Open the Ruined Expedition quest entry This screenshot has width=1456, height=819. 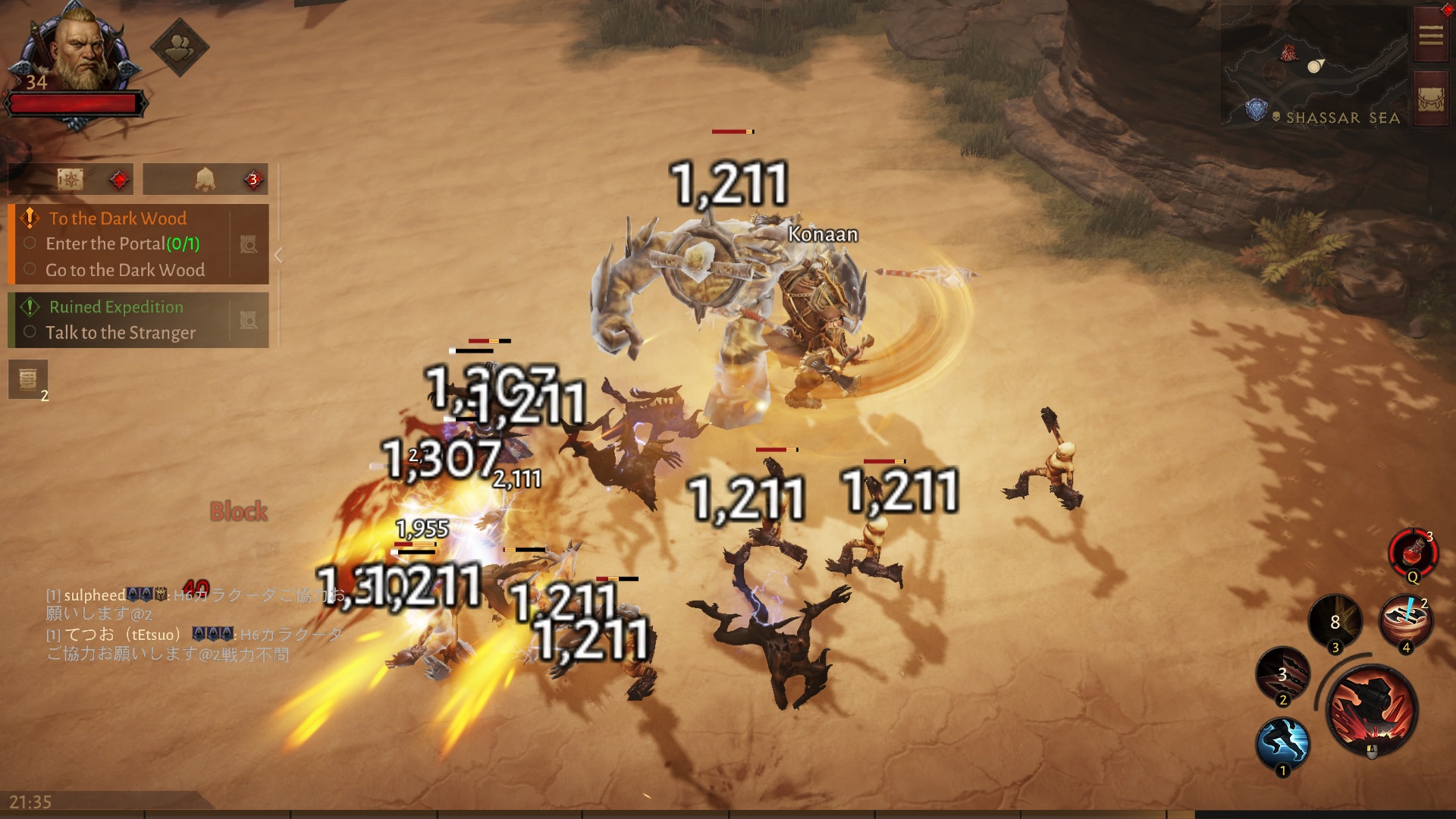pyautogui.click(x=115, y=306)
